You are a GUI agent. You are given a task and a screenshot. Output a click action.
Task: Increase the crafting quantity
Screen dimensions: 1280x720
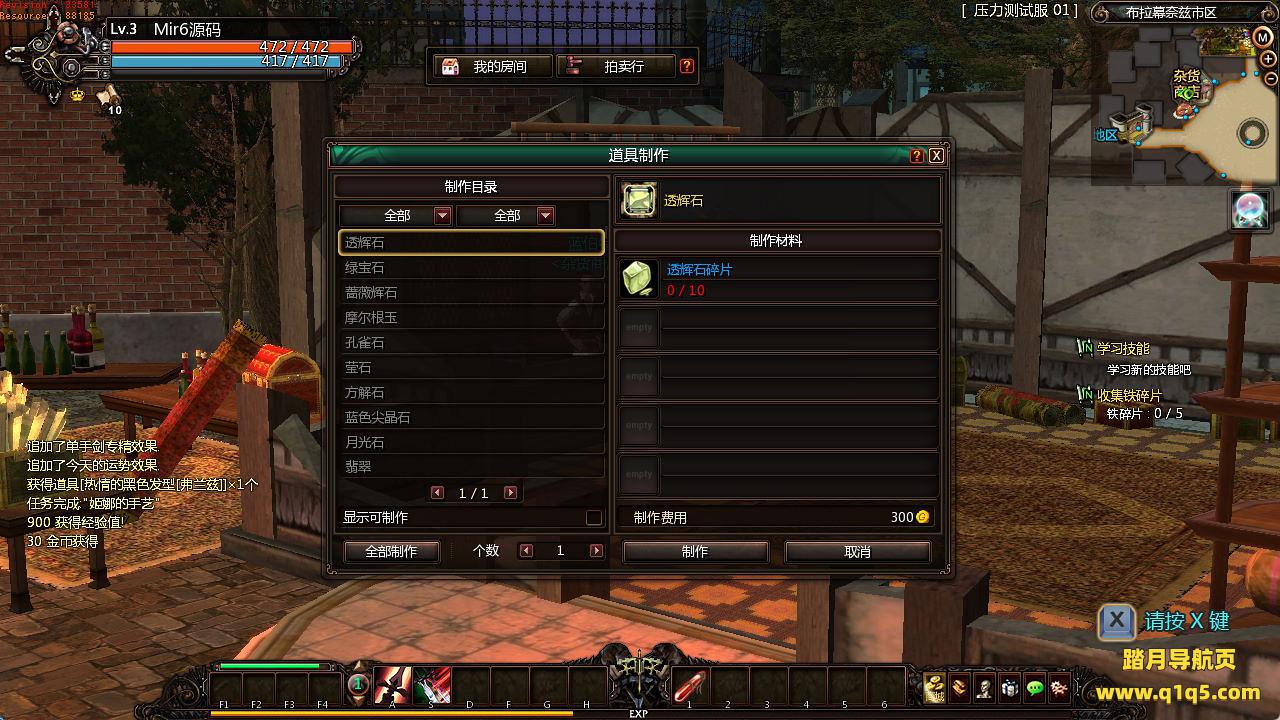(x=596, y=551)
